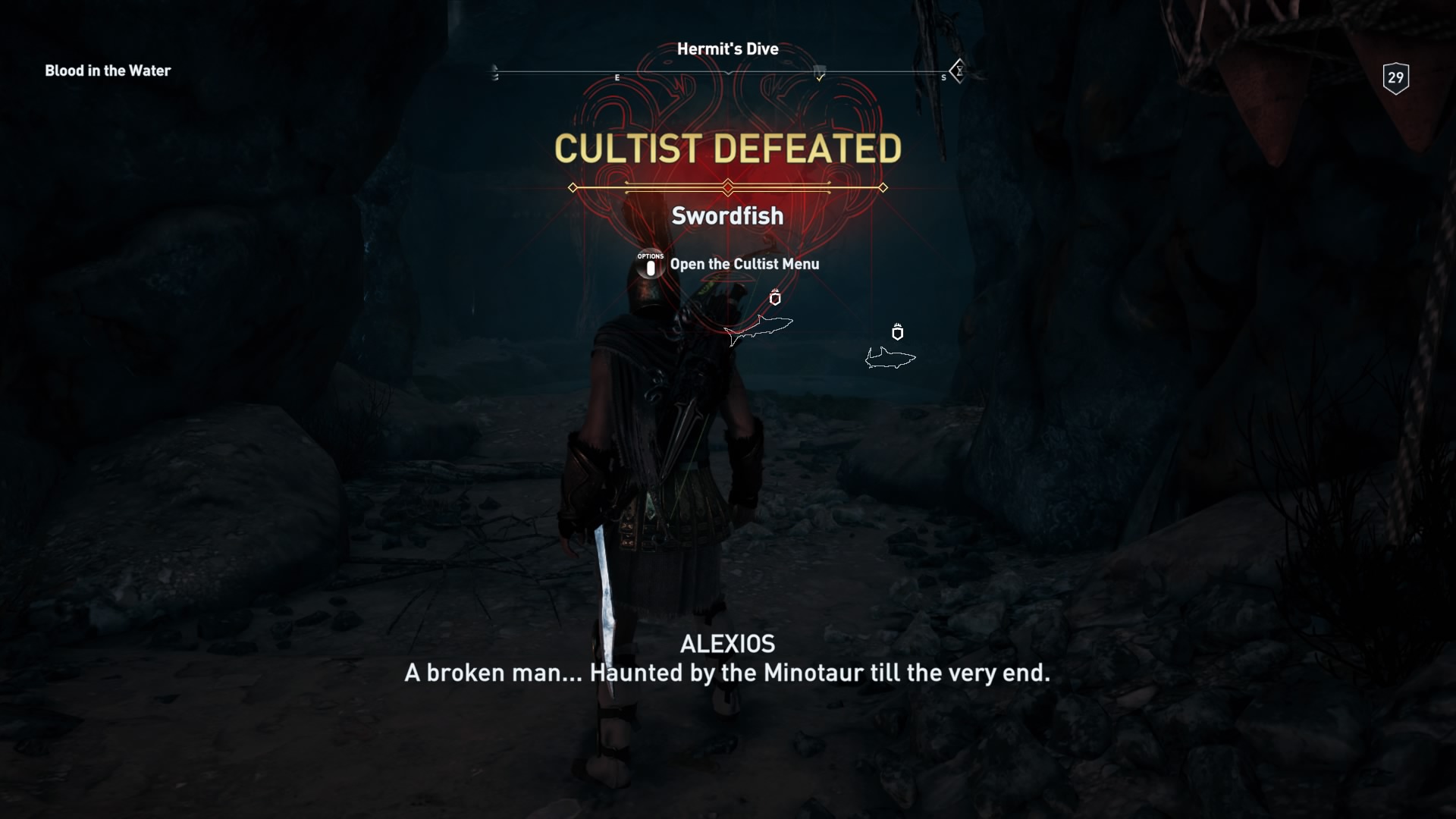
Task: Click the Hermit's Dive location label
Action: click(727, 49)
